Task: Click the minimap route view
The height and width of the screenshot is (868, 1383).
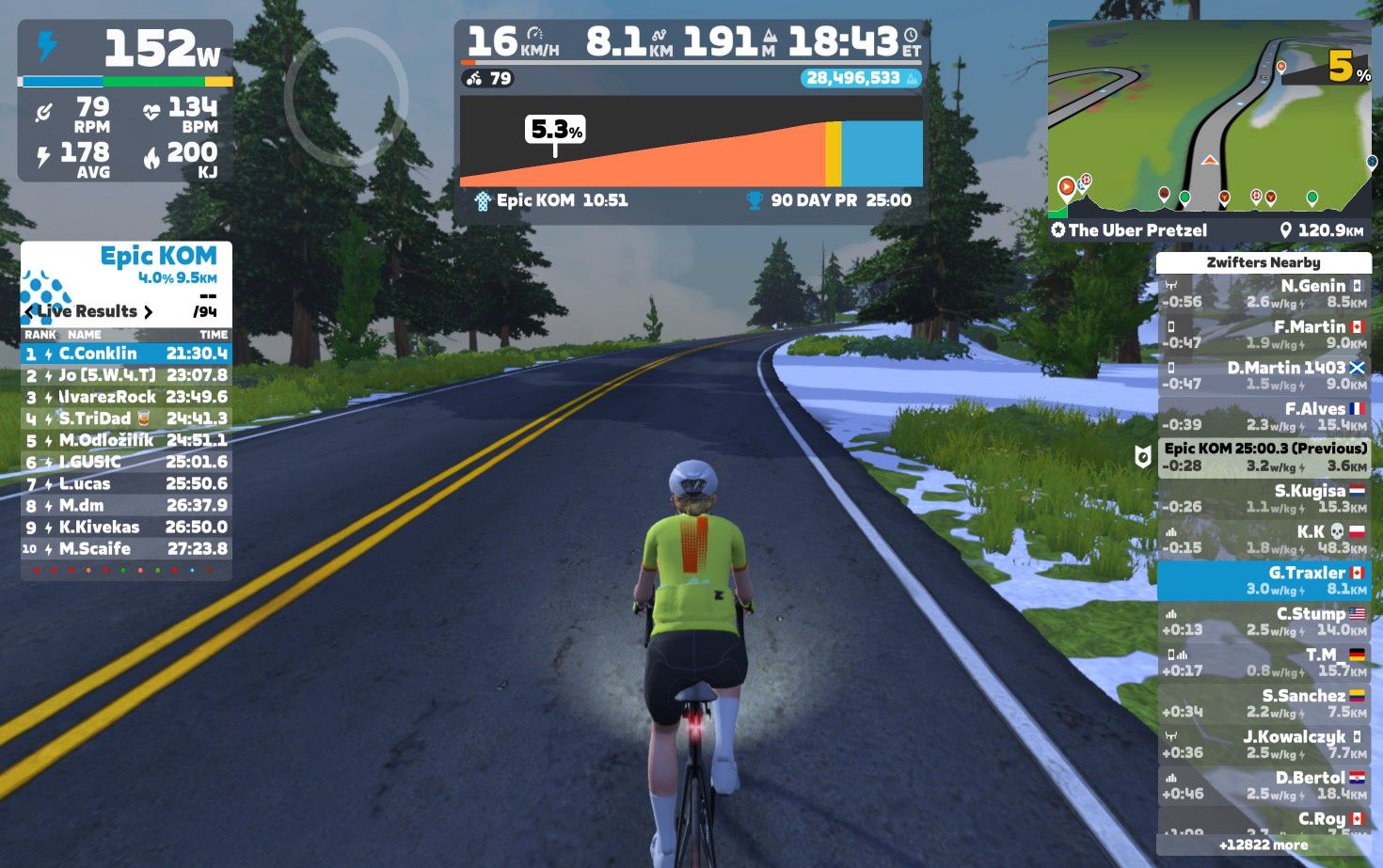Action: (x=1209, y=118)
